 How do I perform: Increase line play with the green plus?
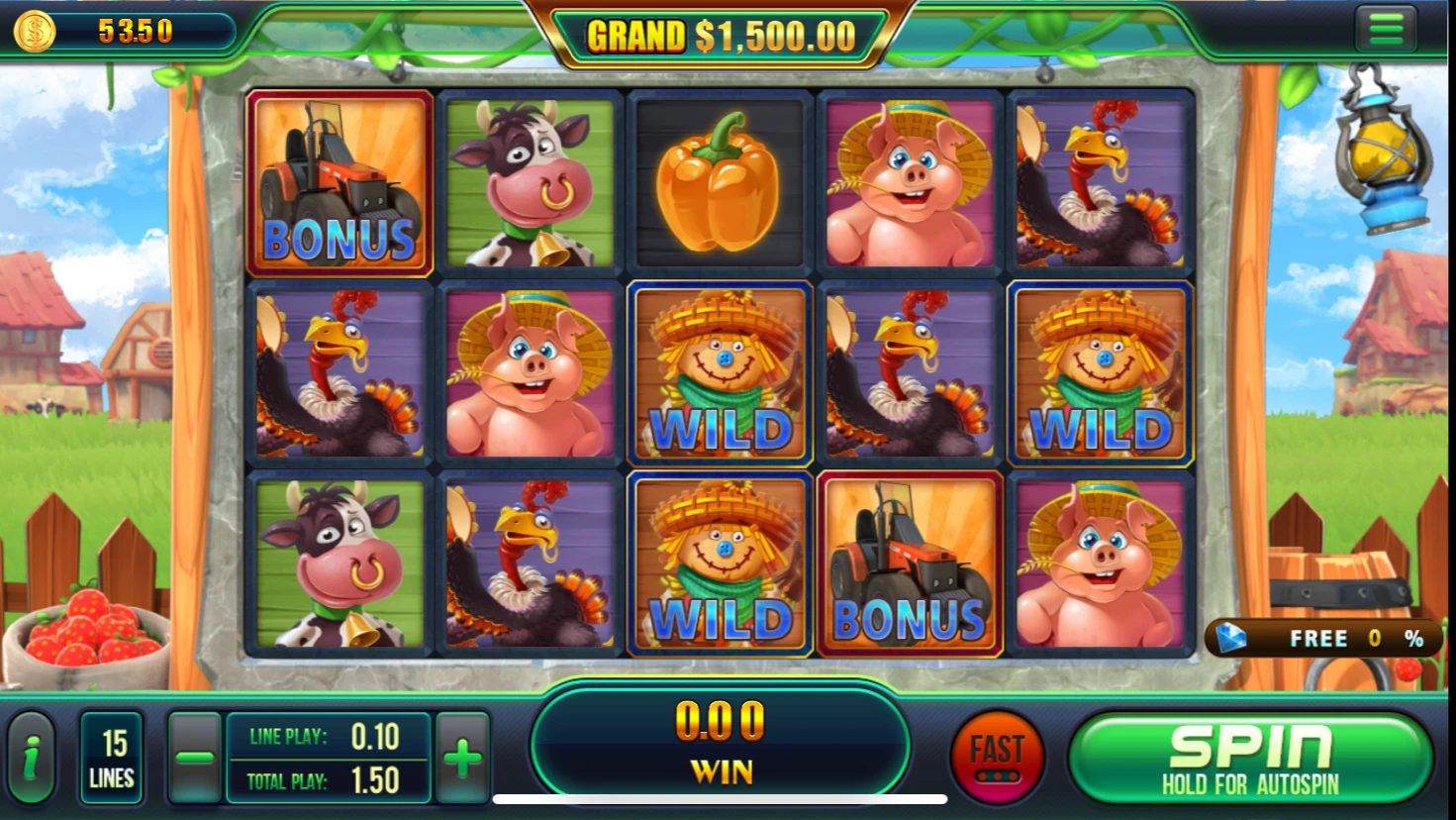[462, 759]
